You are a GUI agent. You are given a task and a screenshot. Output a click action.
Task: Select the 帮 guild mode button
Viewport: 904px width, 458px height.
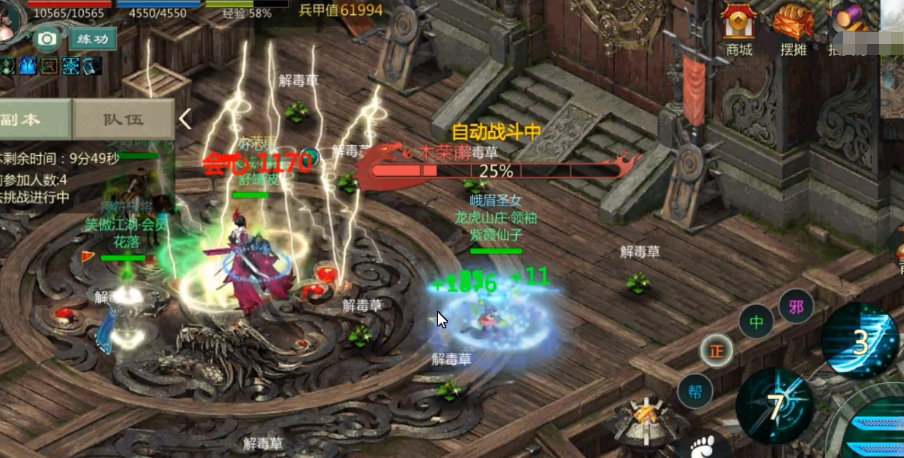[694, 391]
